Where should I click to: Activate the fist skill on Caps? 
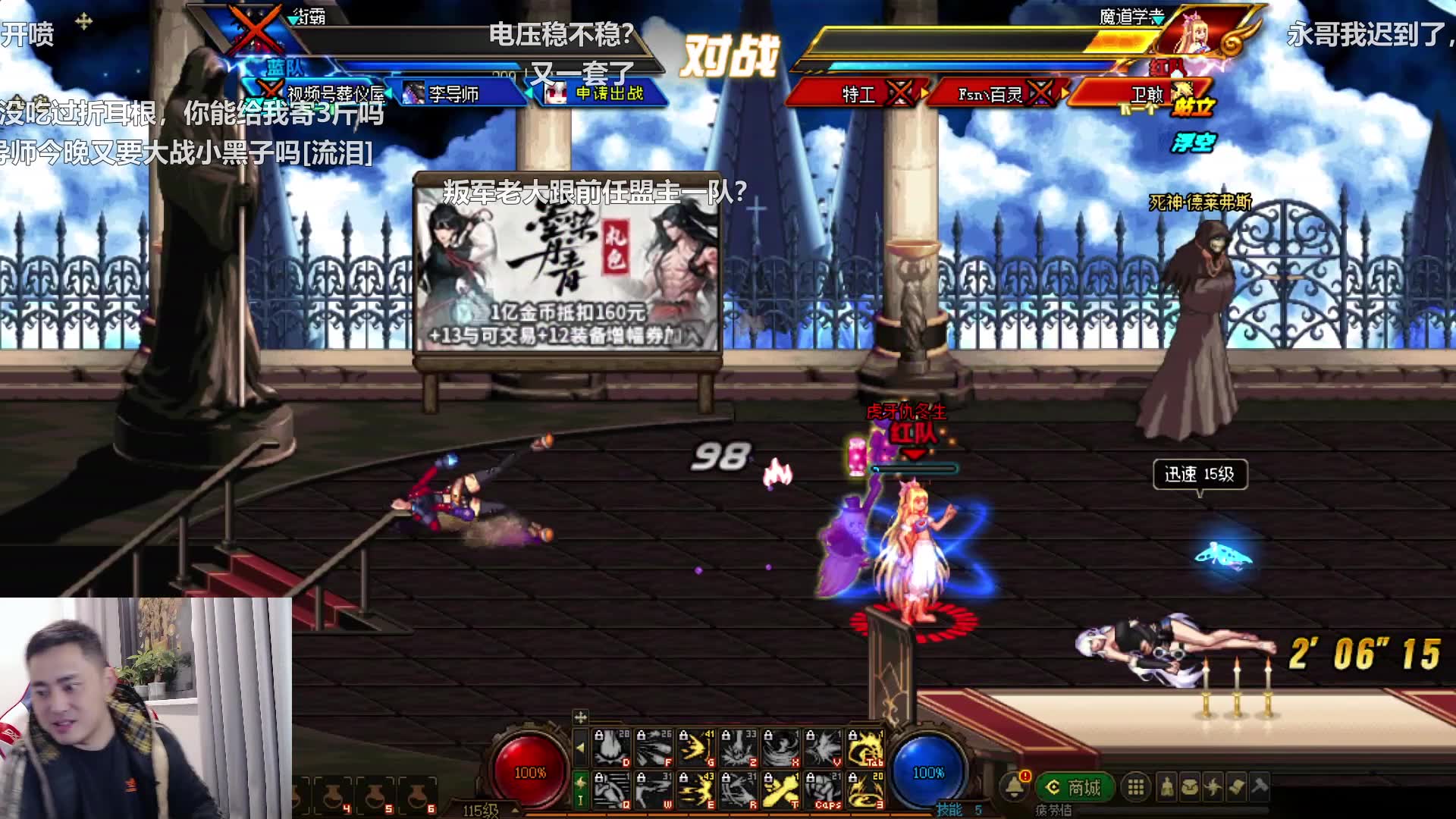tap(823, 789)
